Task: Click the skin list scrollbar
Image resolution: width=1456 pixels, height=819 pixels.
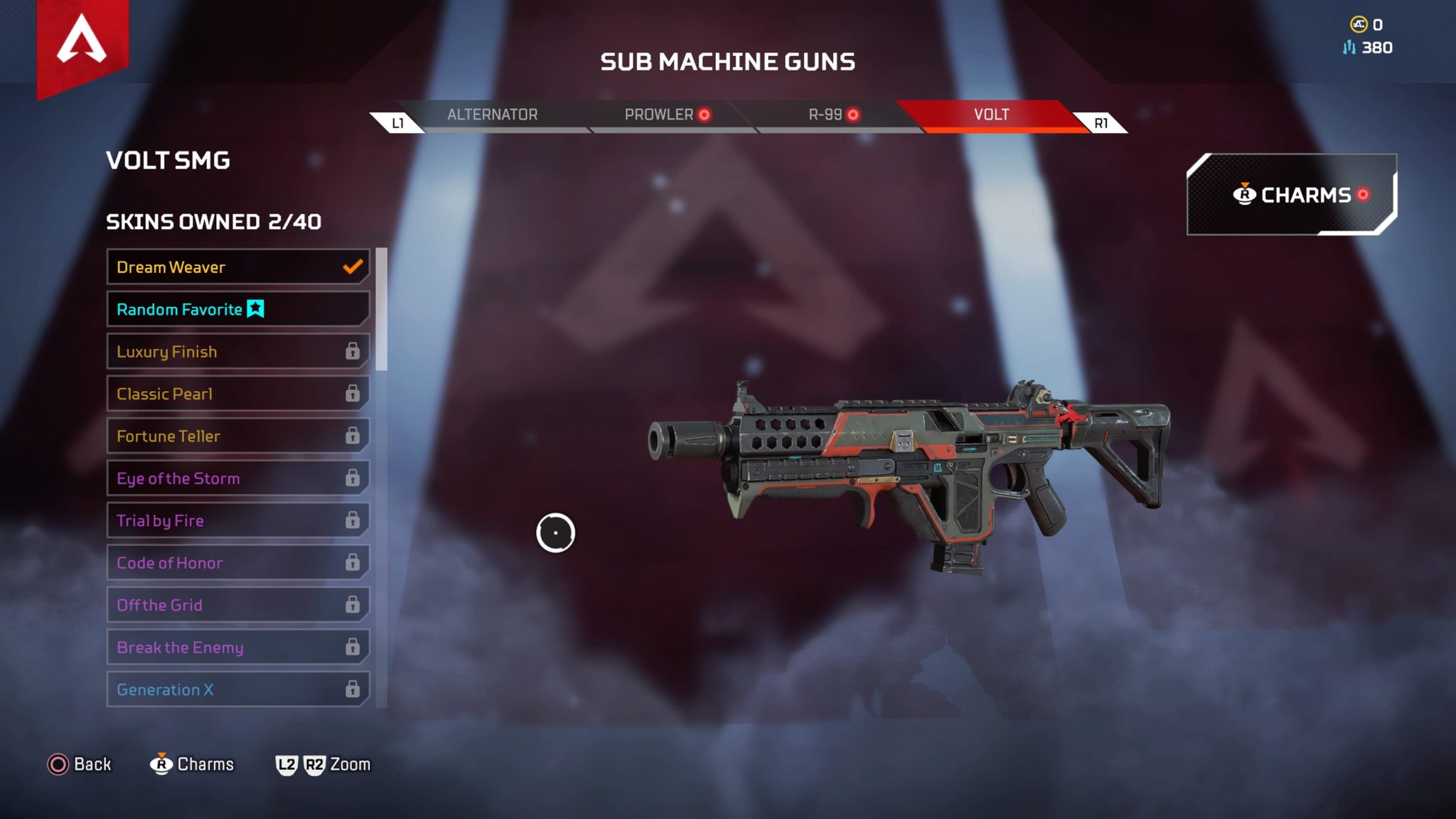Action: [x=382, y=310]
